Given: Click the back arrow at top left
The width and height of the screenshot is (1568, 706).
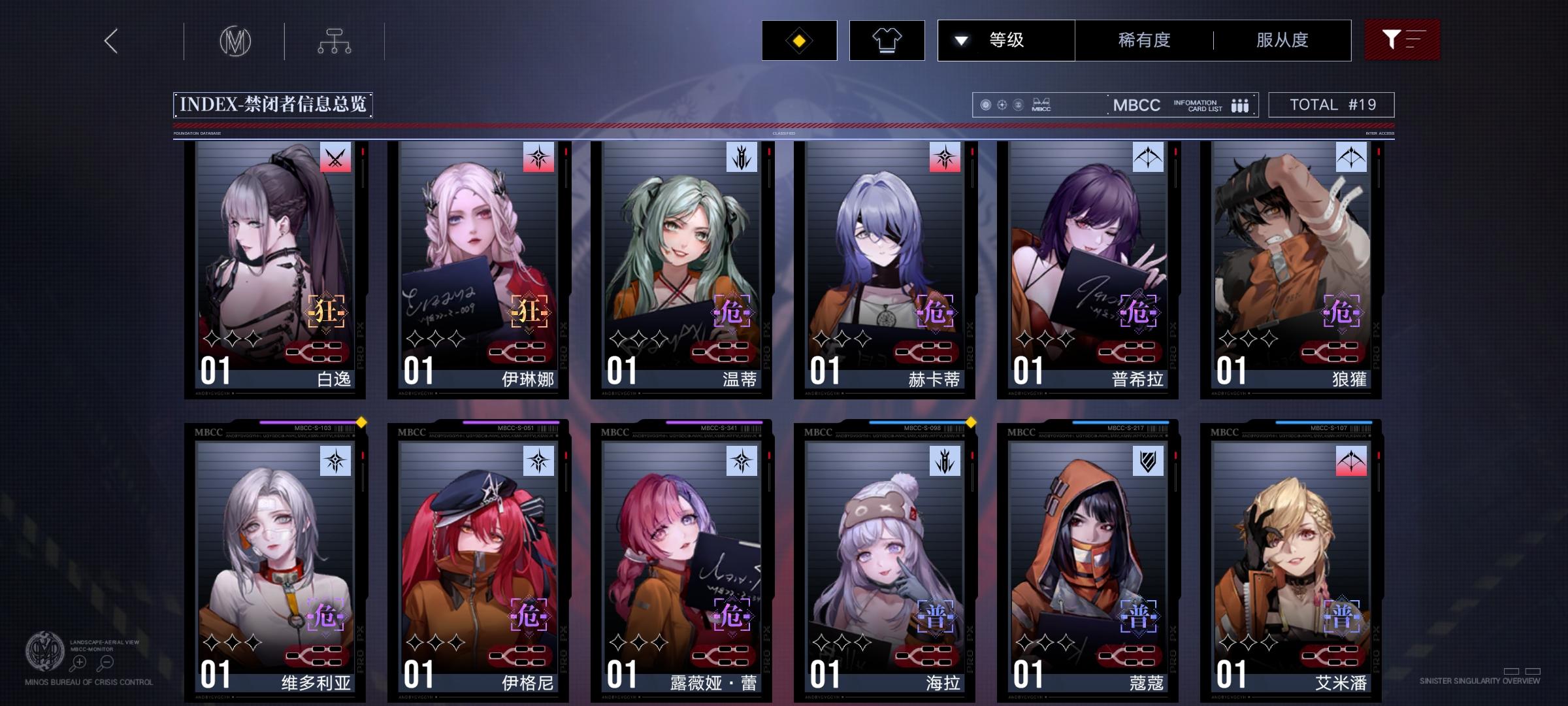Looking at the screenshot, I should point(110,40).
